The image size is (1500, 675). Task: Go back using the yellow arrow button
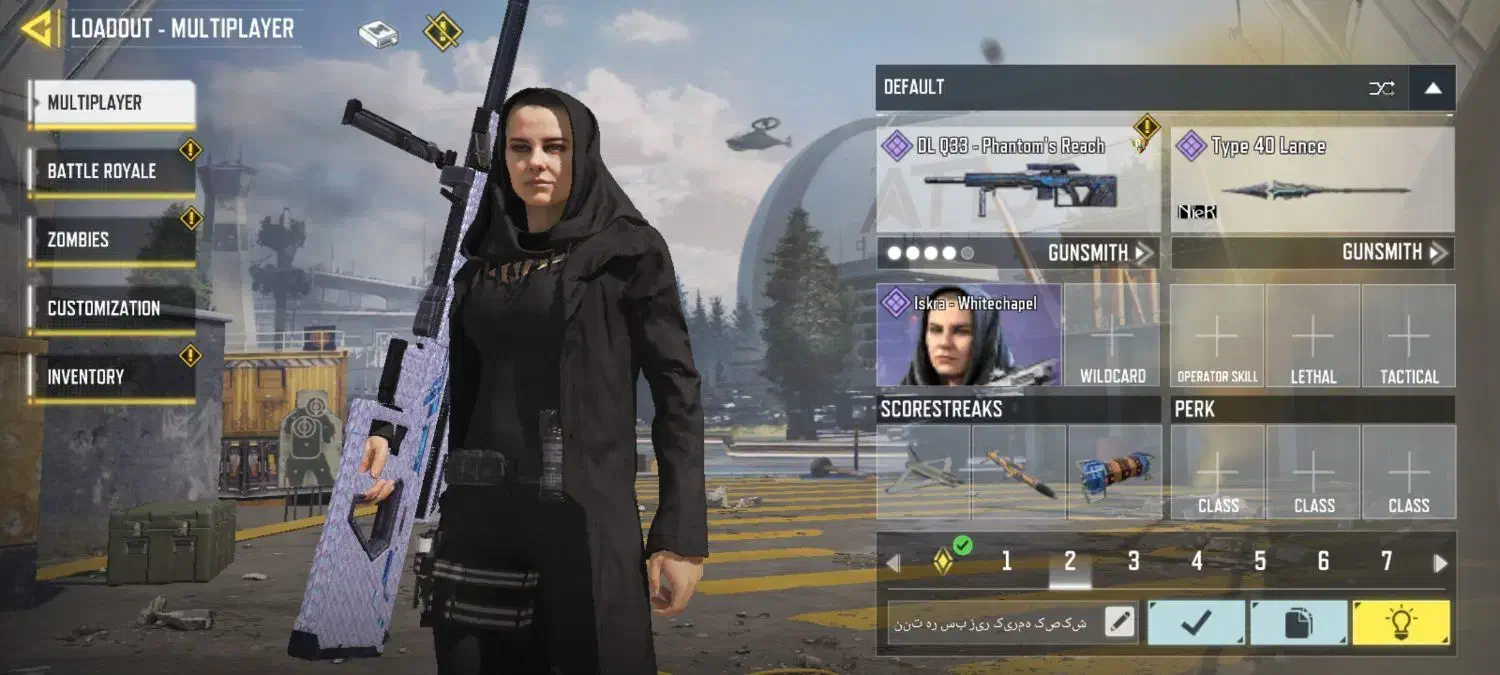tap(38, 29)
